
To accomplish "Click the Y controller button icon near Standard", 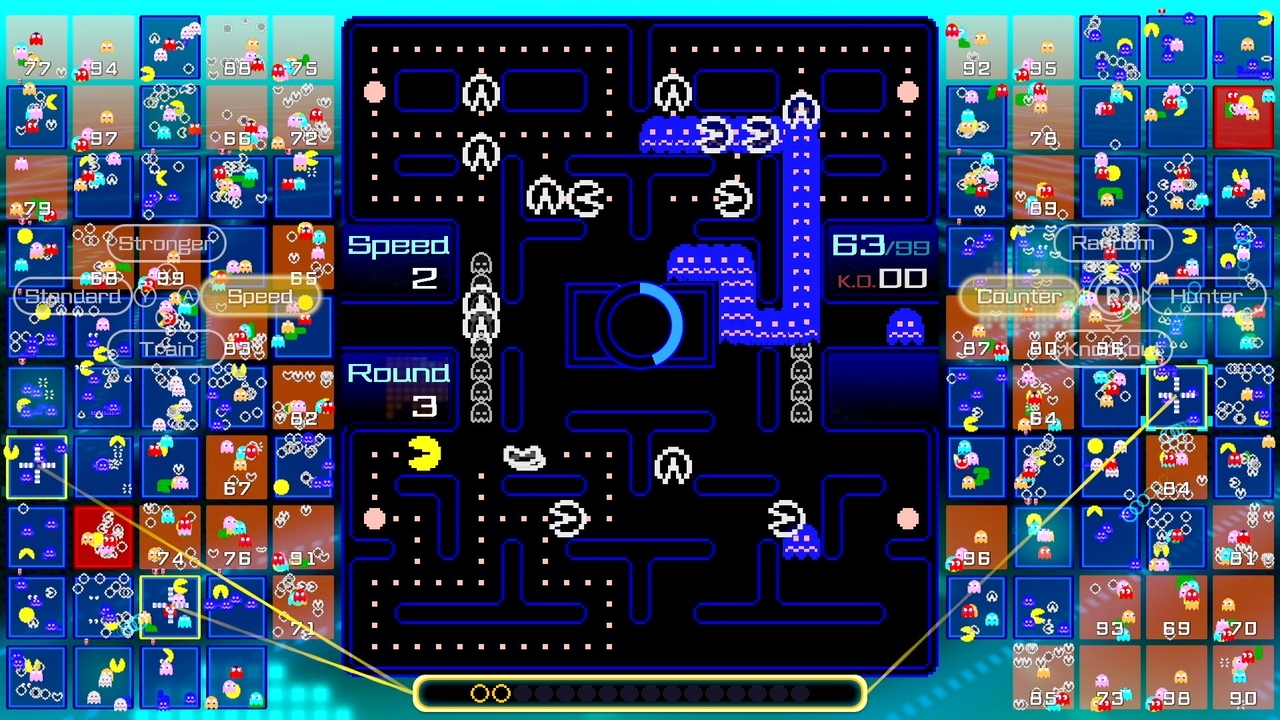I will tap(145, 294).
